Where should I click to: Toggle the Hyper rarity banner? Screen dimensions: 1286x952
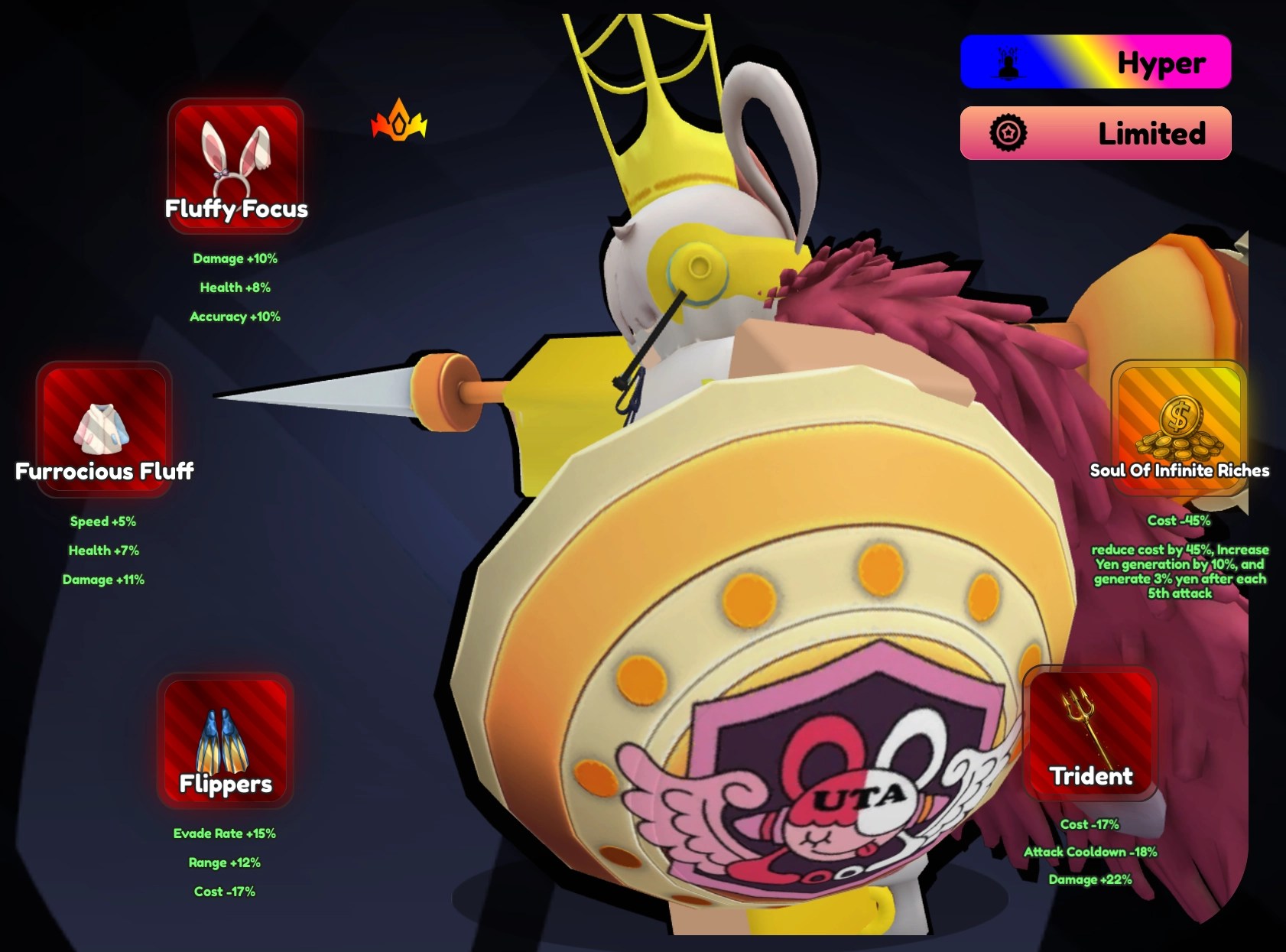click(1095, 63)
